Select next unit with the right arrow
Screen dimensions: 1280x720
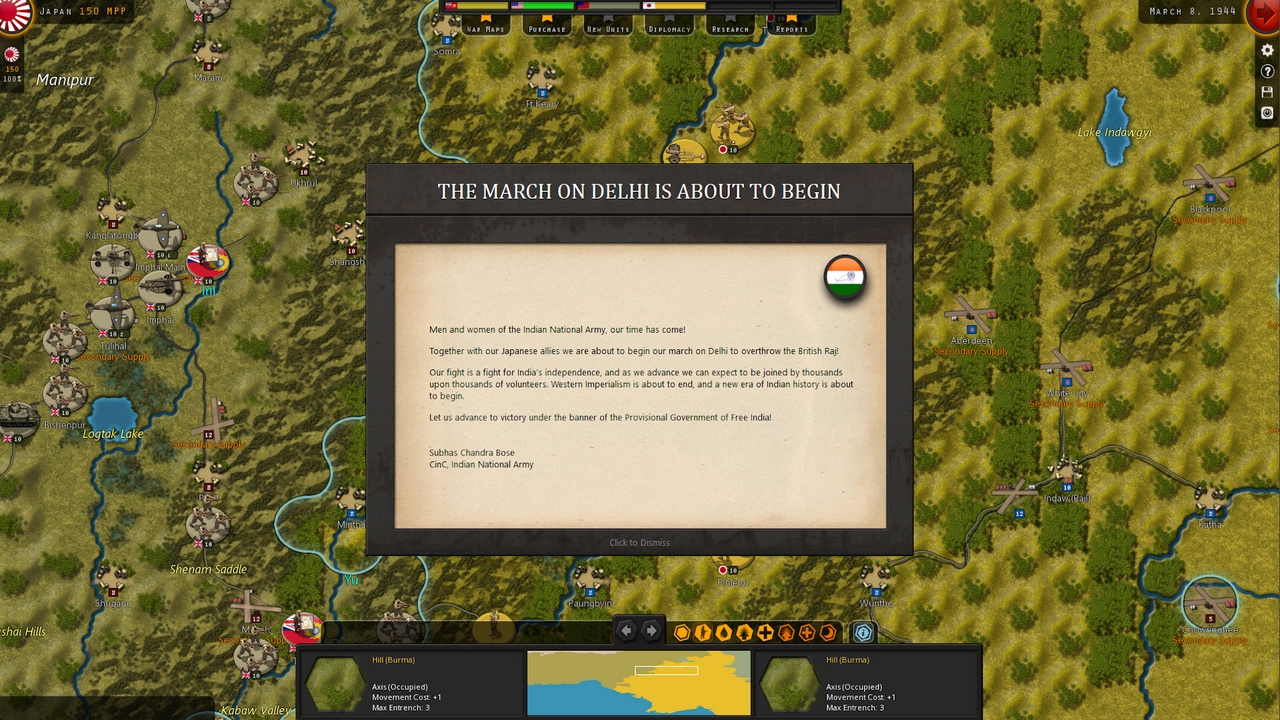click(x=651, y=631)
